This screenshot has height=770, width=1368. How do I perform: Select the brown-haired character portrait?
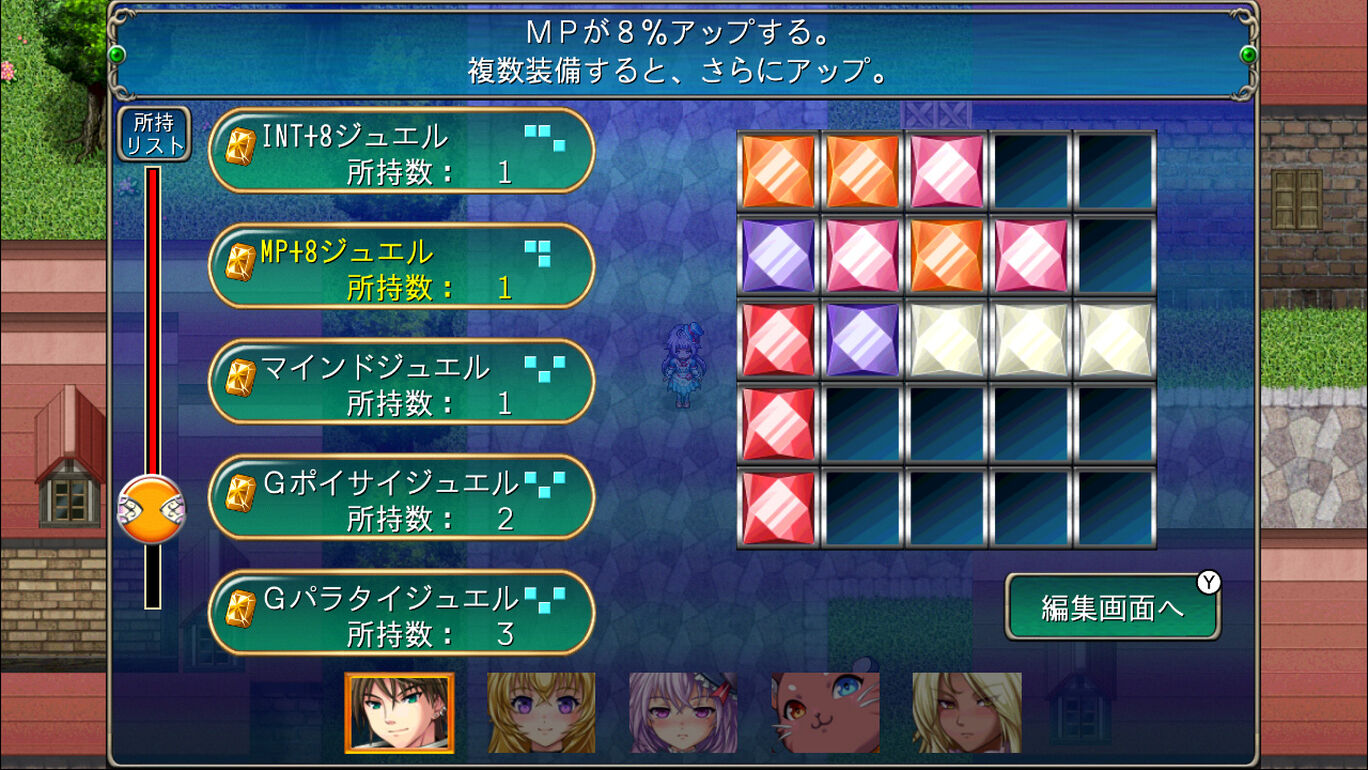400,710
